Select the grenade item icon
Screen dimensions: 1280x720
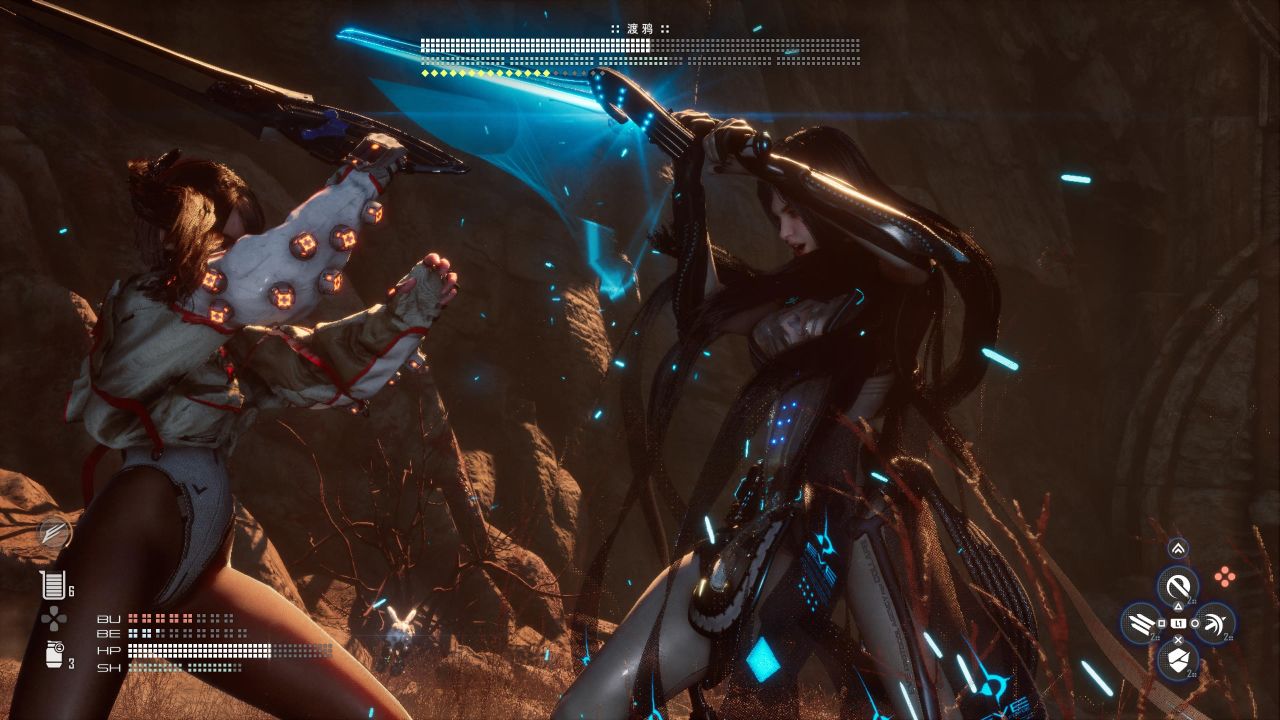pos(53,655)
